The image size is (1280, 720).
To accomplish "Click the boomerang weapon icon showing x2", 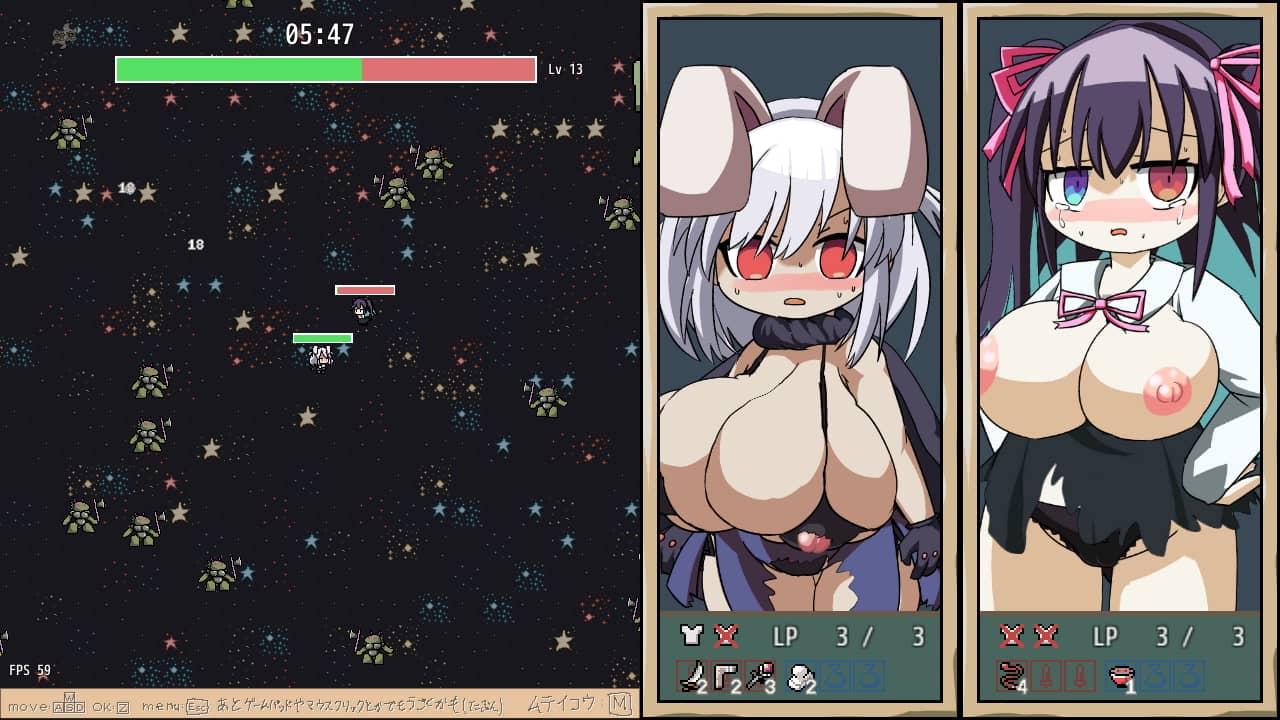I will 725,676.
